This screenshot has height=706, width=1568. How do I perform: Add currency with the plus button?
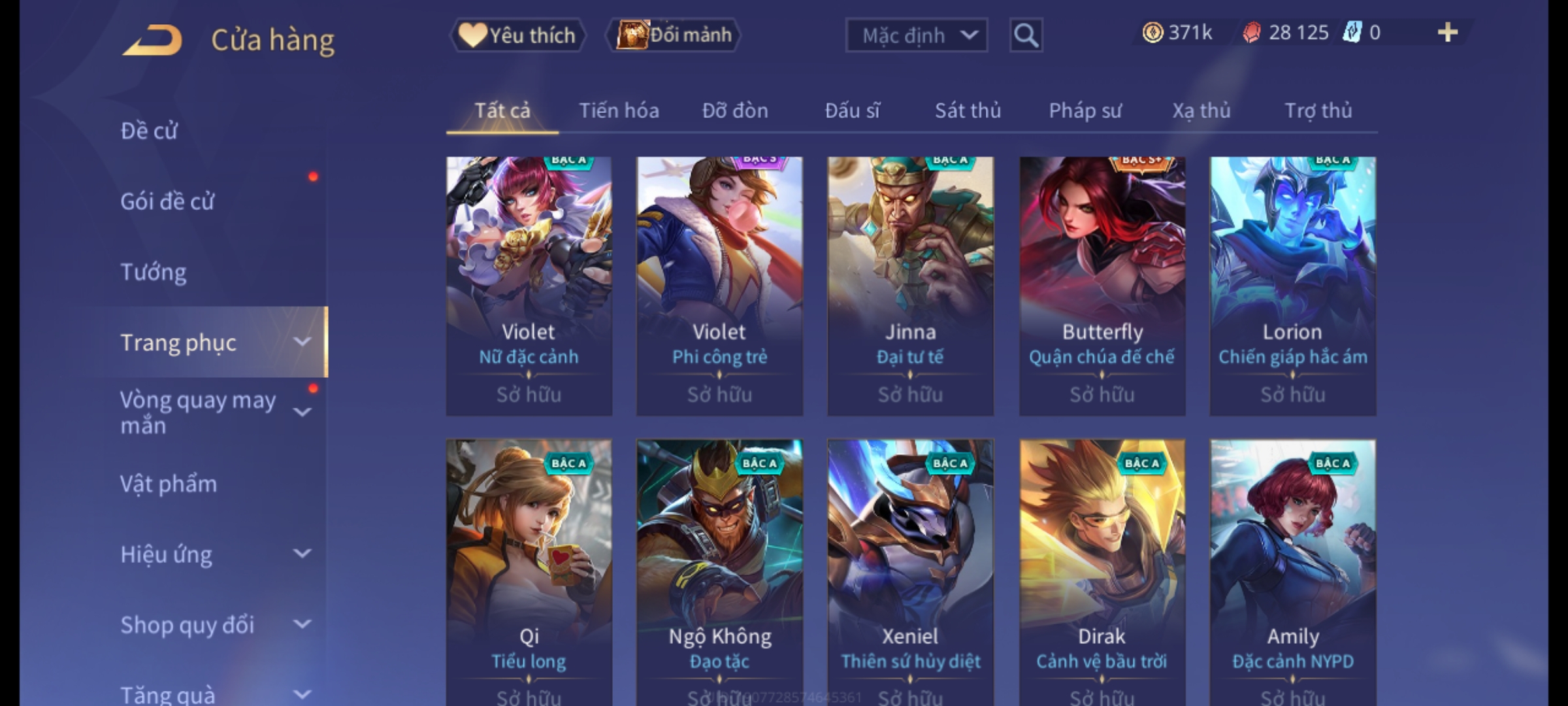coord(1448,33)
